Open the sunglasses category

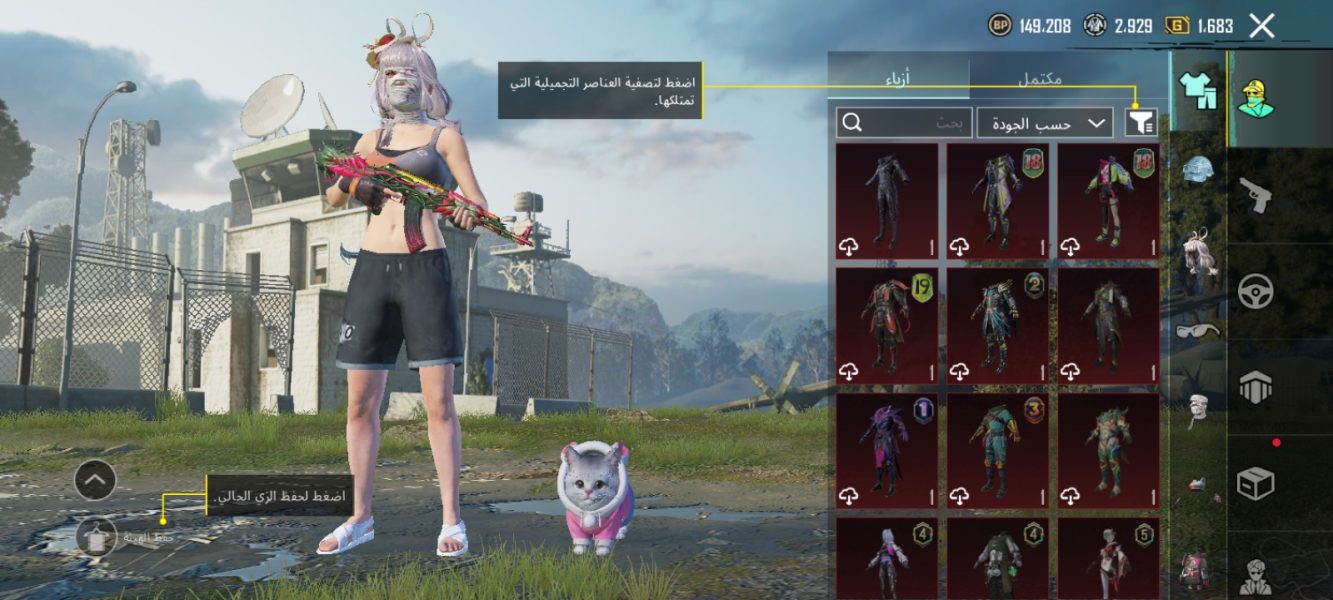[x=1197, y=330]
